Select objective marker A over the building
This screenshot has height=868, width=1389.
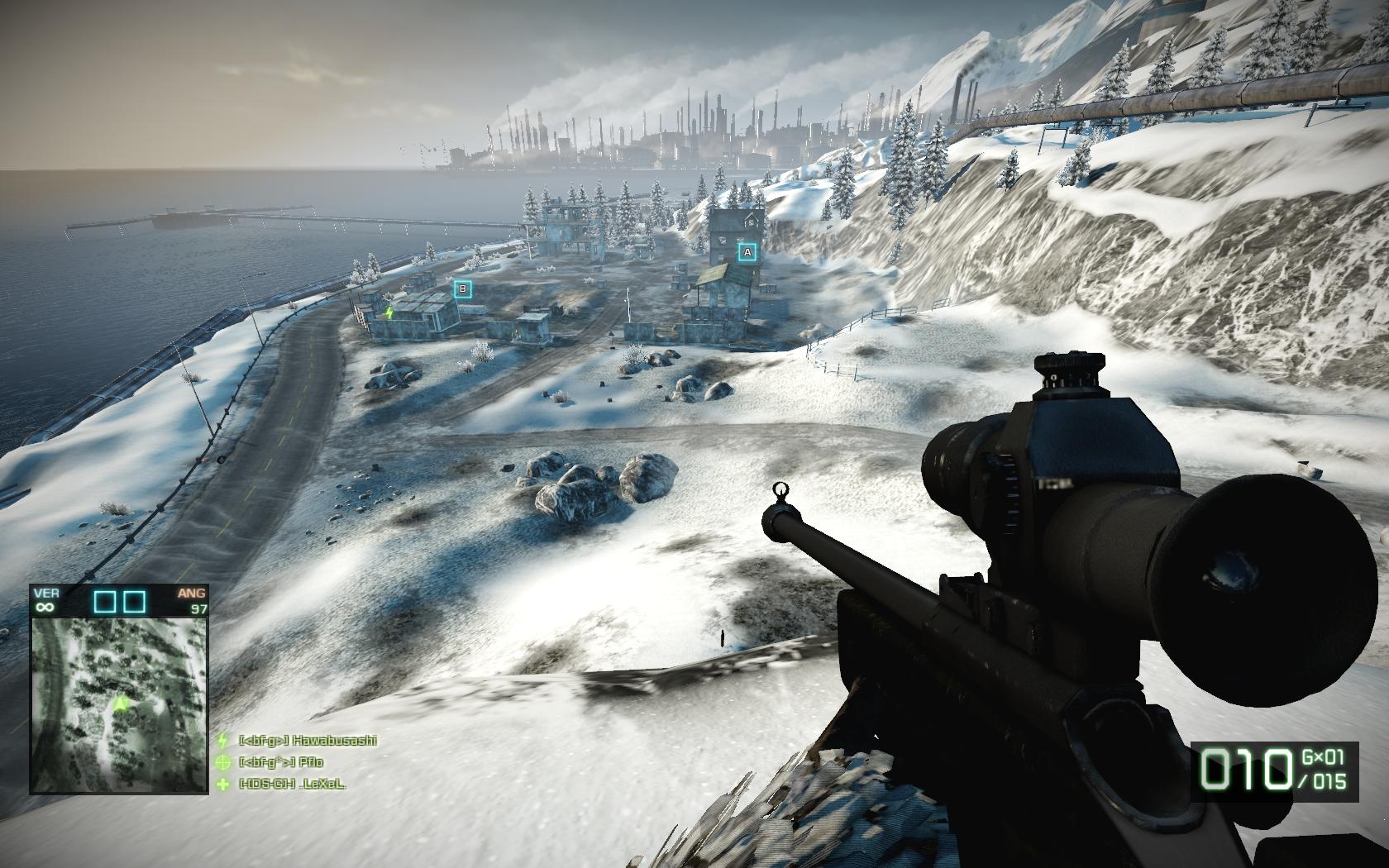point(747,252)
